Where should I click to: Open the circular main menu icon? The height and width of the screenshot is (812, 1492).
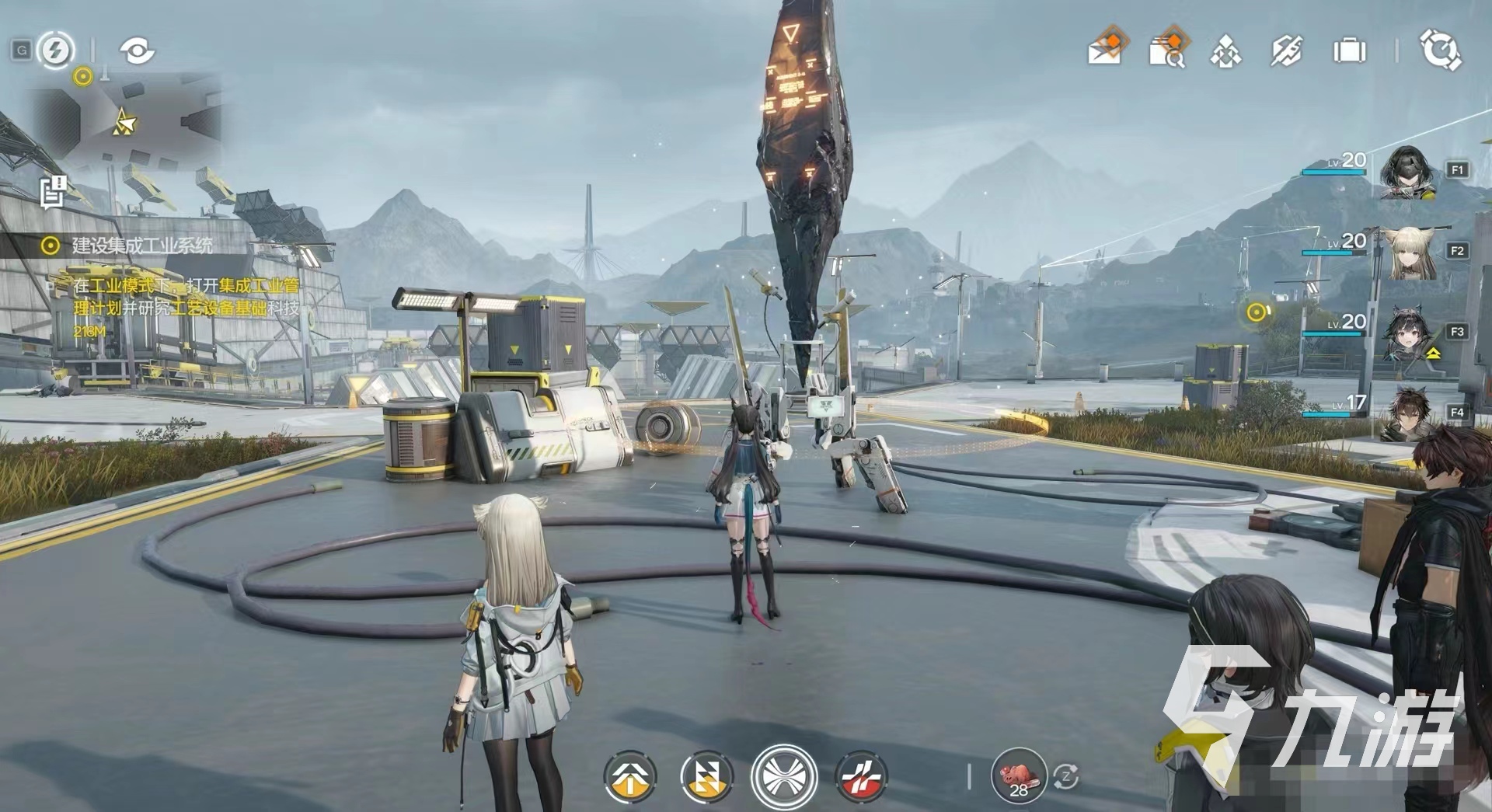1440,51
